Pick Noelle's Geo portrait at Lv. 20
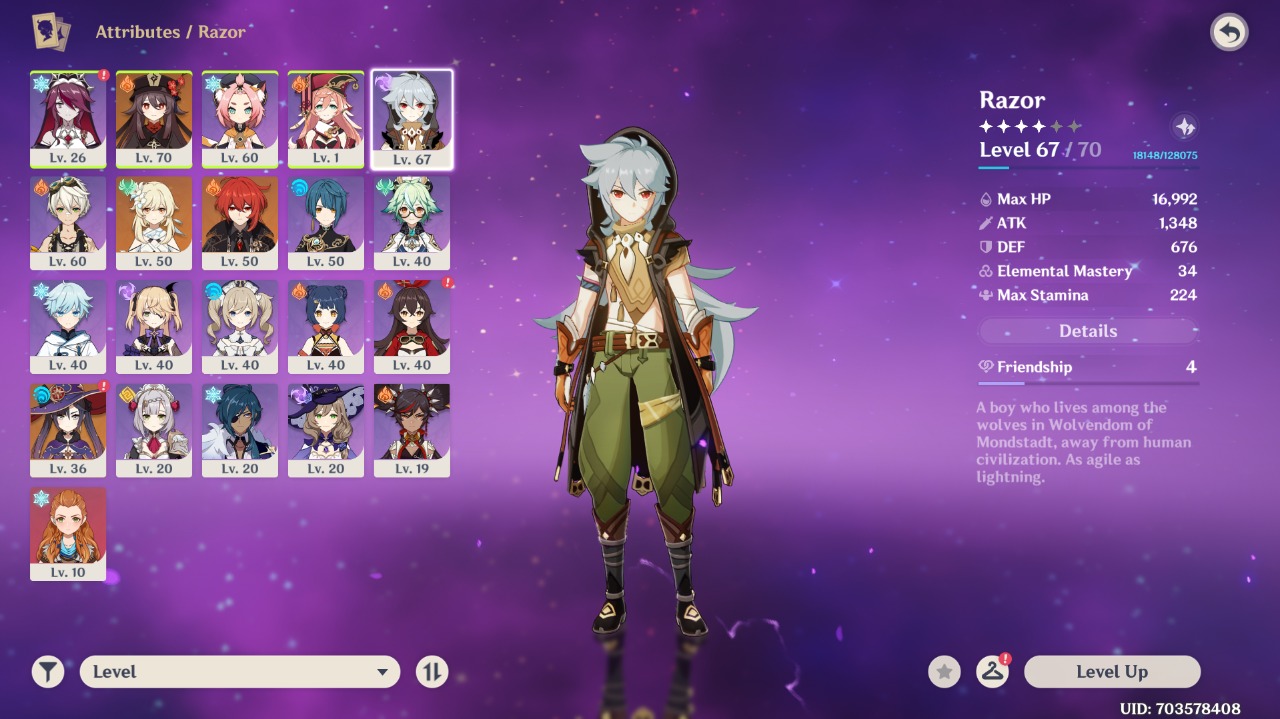1280x719 pixels. pyautogui.click(x=154, y=430)
